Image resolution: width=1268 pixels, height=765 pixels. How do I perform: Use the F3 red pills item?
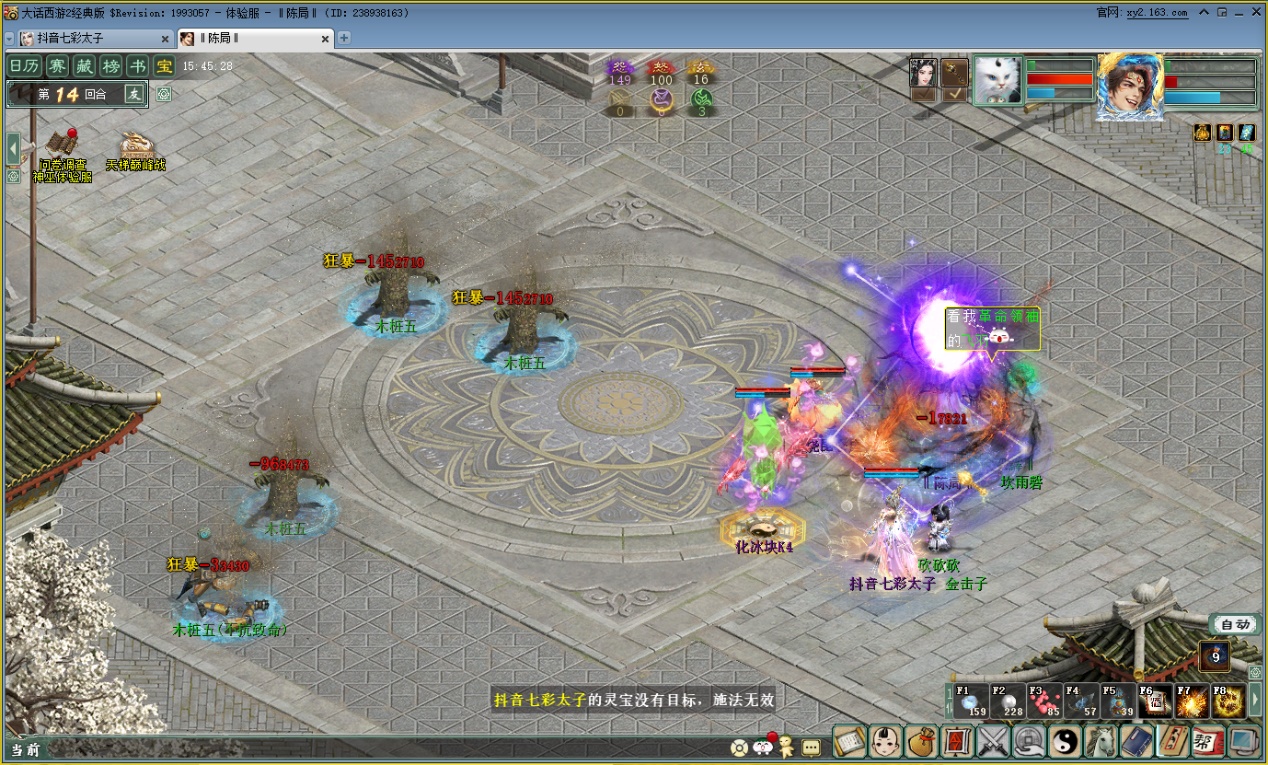click(x=1043, y=701)
